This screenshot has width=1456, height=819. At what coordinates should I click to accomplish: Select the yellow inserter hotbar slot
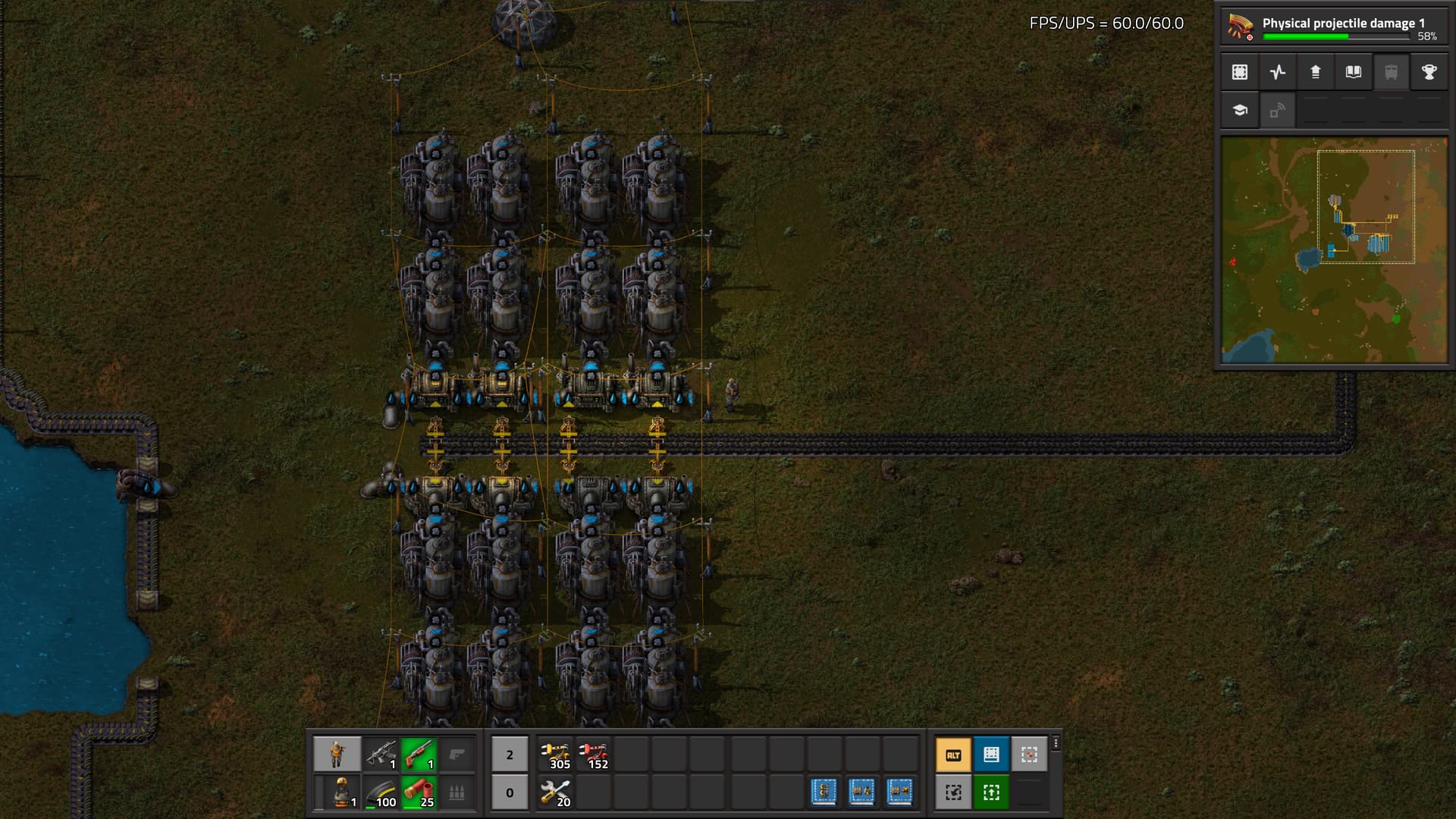pyautogui.click(x=556, y=755)
